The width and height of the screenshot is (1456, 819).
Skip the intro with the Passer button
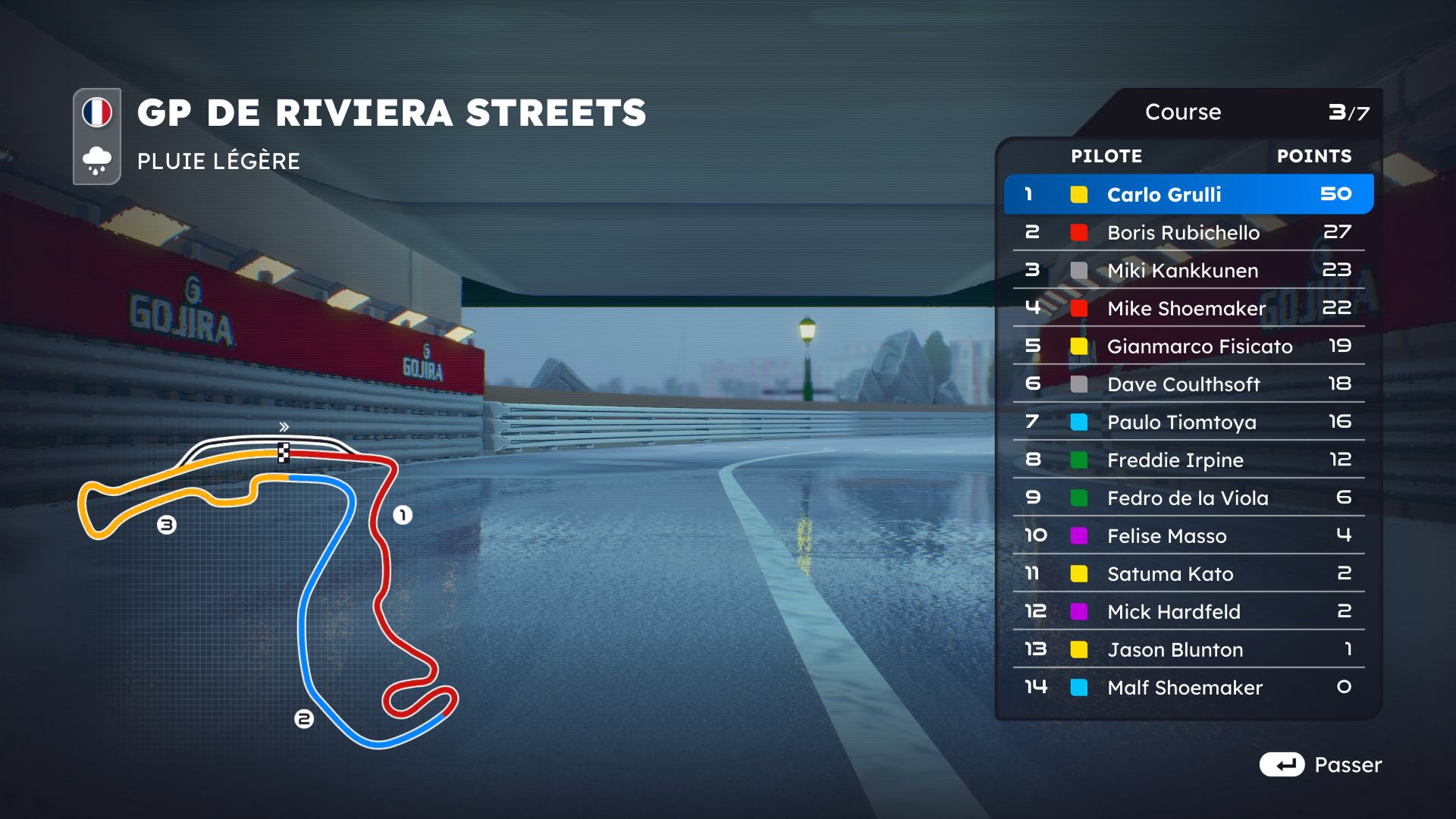tap(1320, 764)
